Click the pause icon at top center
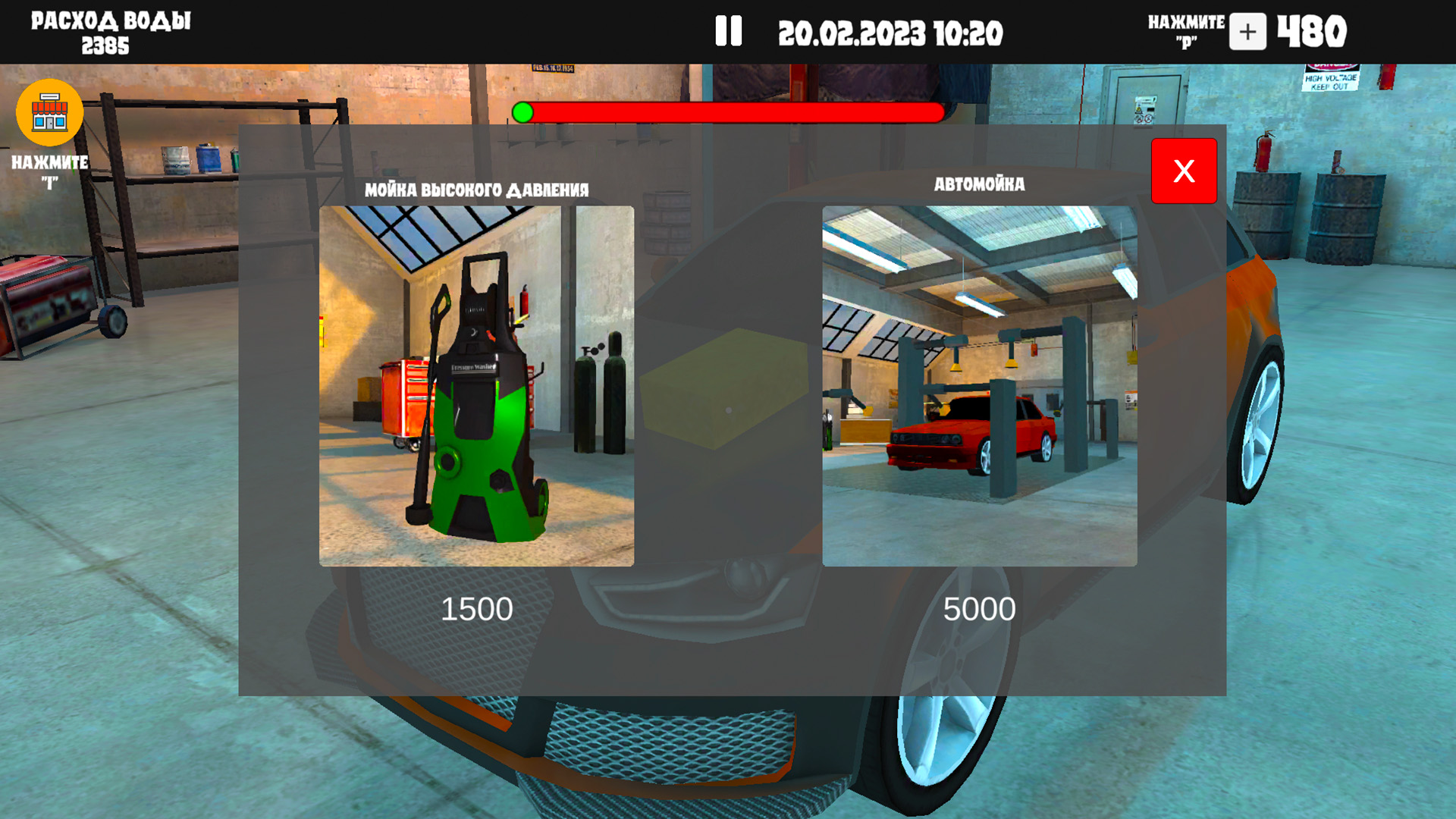Screen dimensions: 1456x819 point(728,32)
